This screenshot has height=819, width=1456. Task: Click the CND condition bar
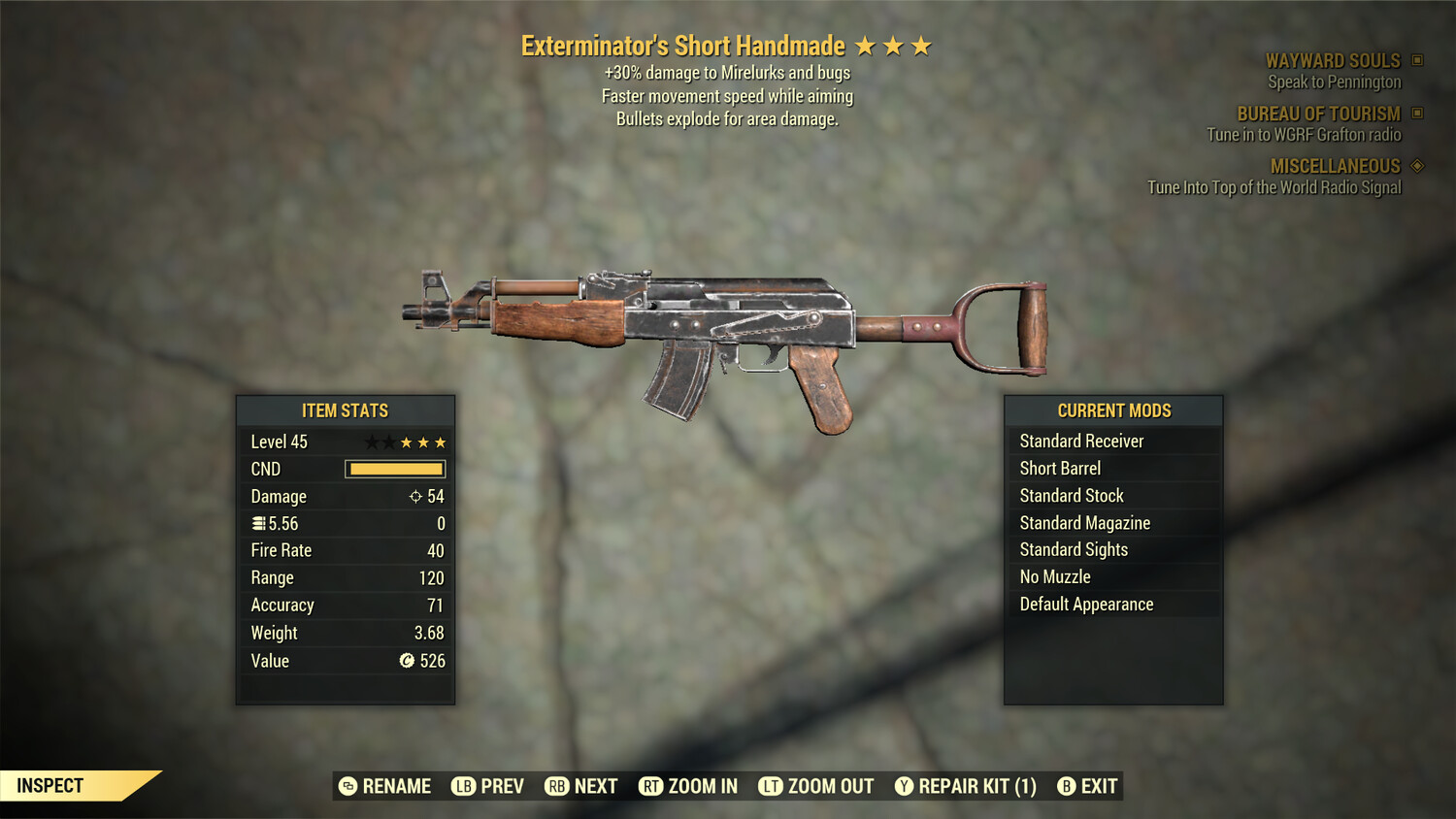pyautogui.click(x=394, y=469)
